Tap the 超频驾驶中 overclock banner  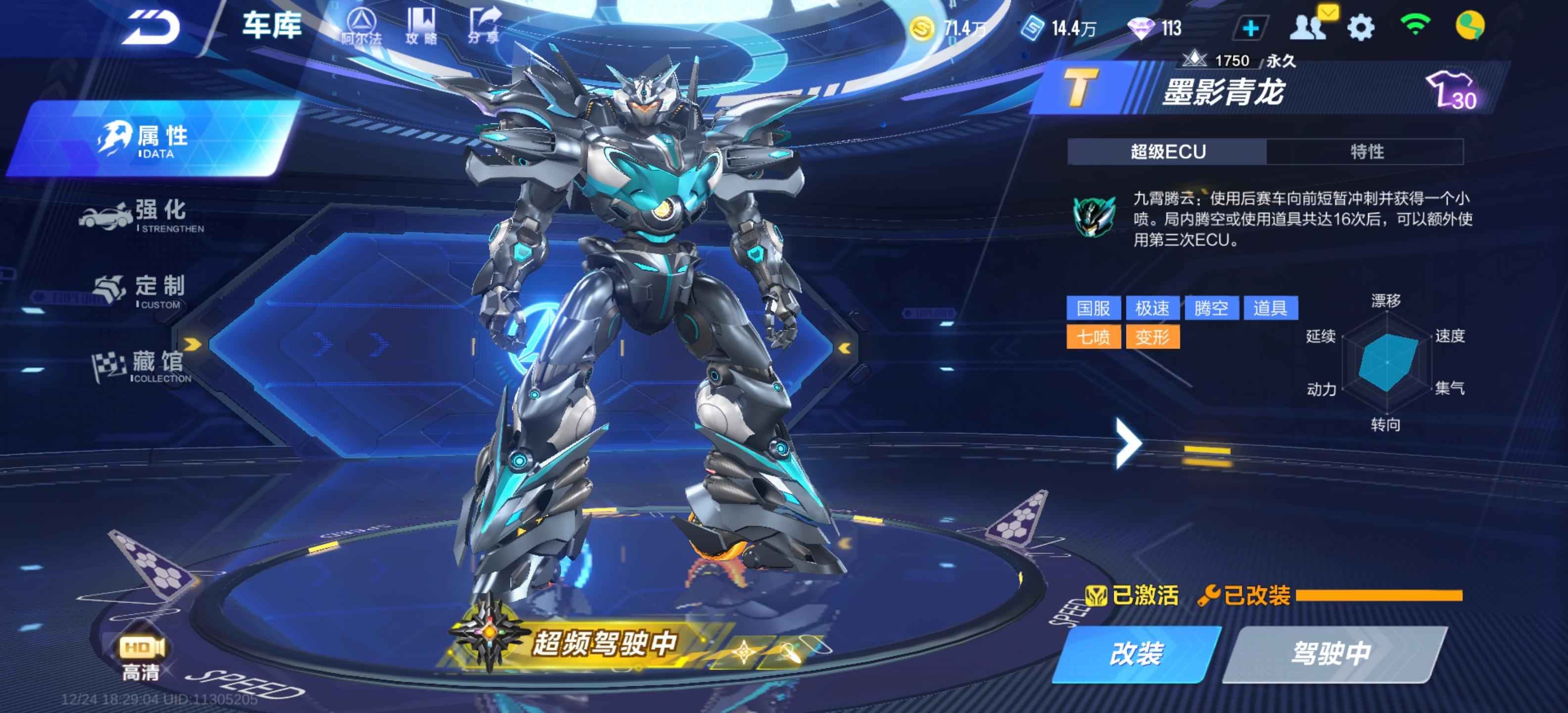[x=603, y=643]
